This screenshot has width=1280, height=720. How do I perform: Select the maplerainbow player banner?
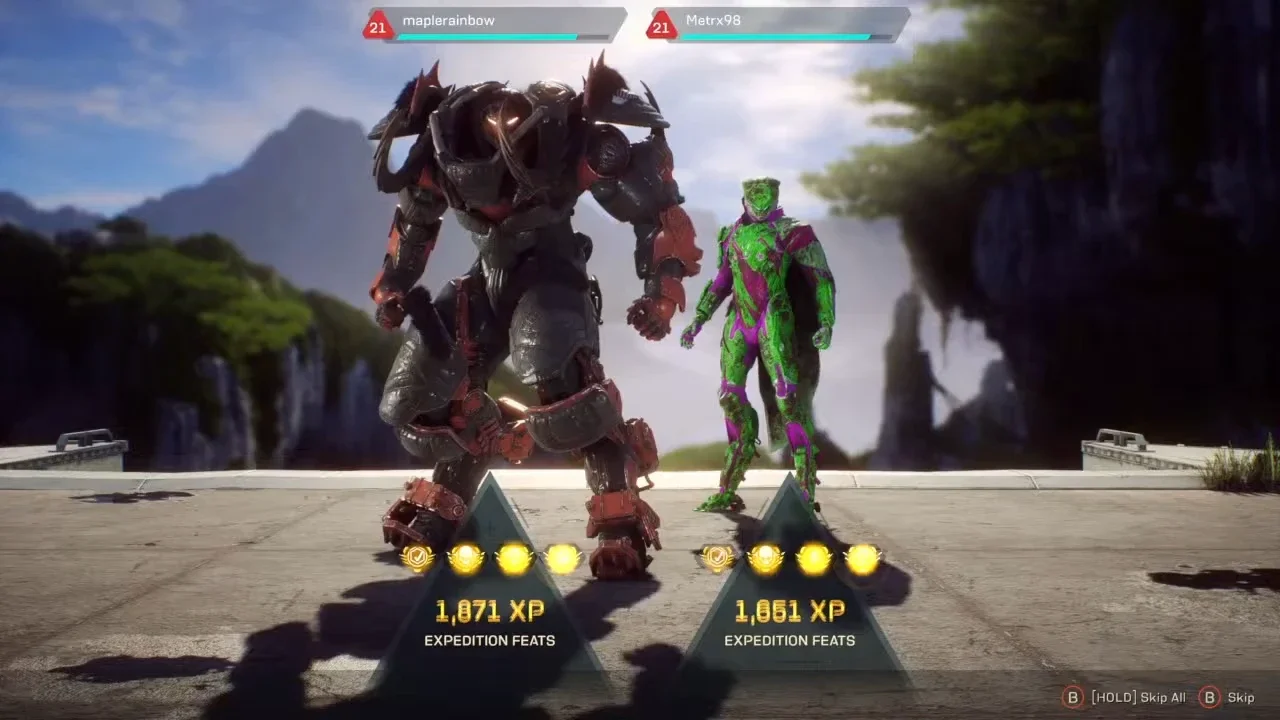click(495, 24)
